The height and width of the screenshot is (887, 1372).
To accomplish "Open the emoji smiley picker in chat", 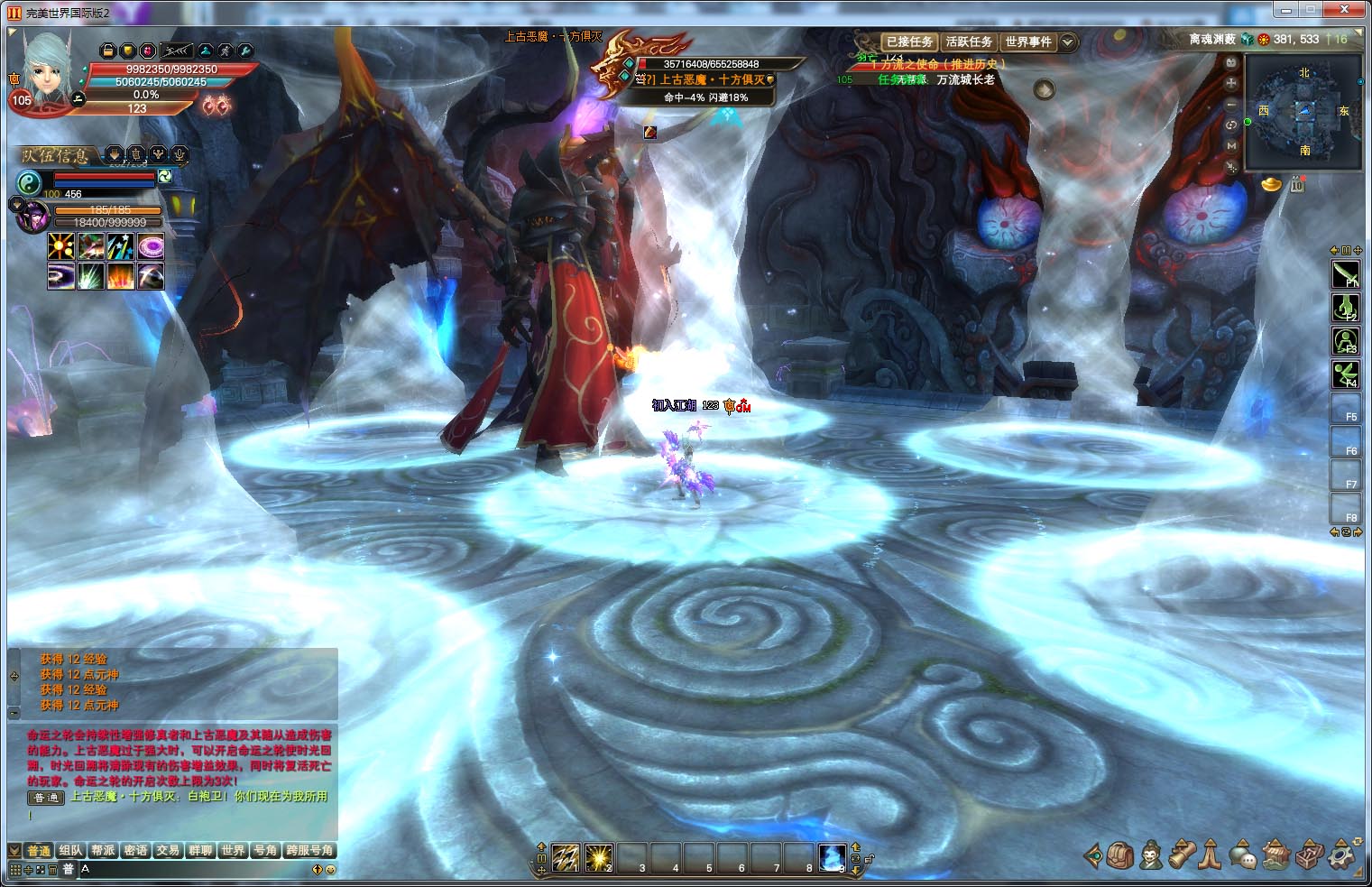I will pyautogui.click(x=331, y=870).
